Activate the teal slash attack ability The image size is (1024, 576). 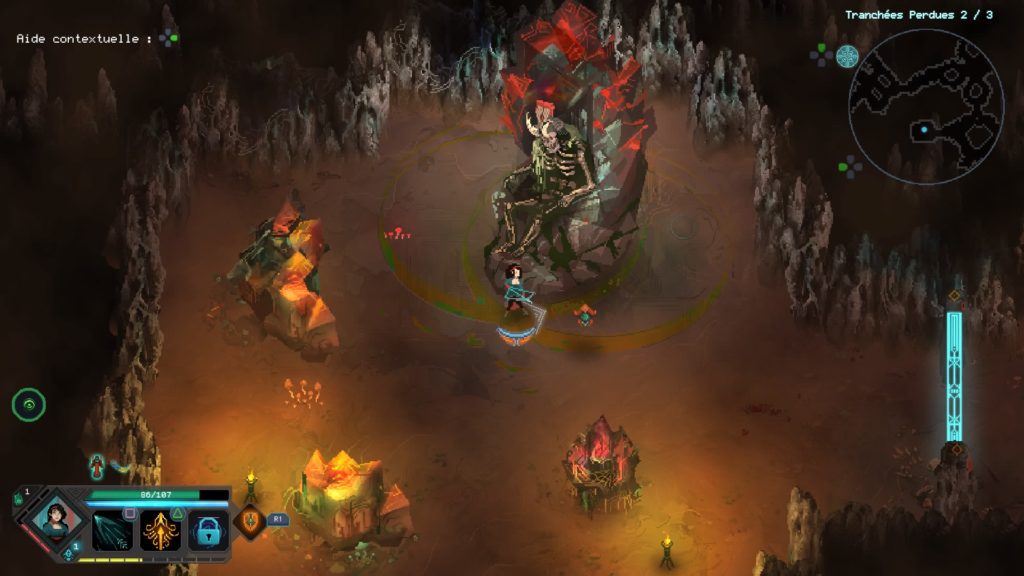coord(112,530)
